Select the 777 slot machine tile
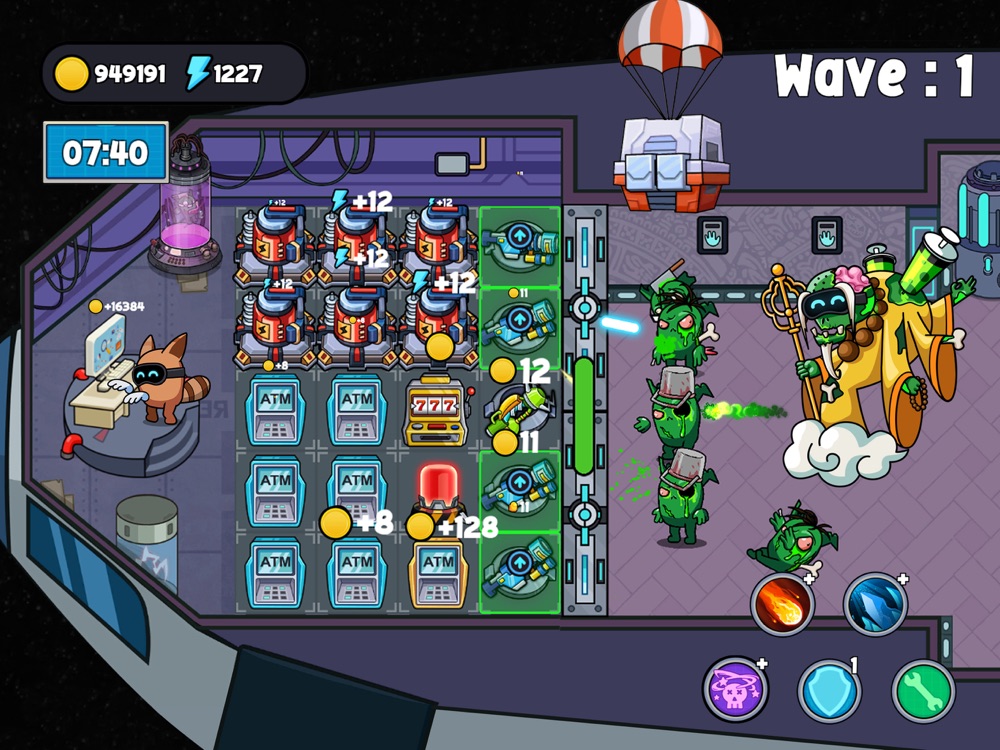The image size is (1000, 750). pyautogui.click(x=437, y=410)
